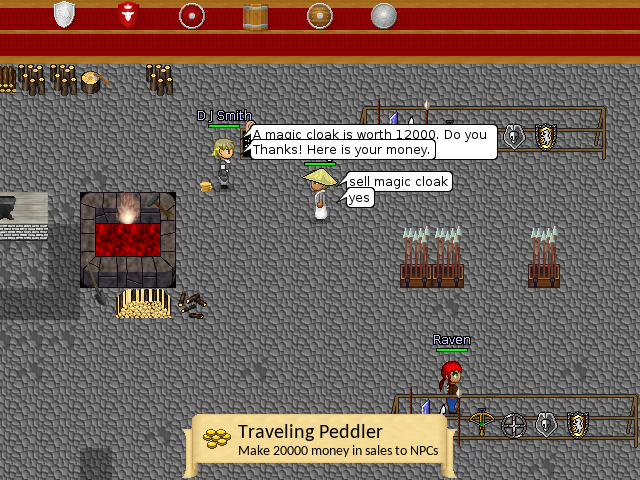Close the 'Thanks! Here is your money' bubble
This screenshot has width=640, height=480.
341,150
